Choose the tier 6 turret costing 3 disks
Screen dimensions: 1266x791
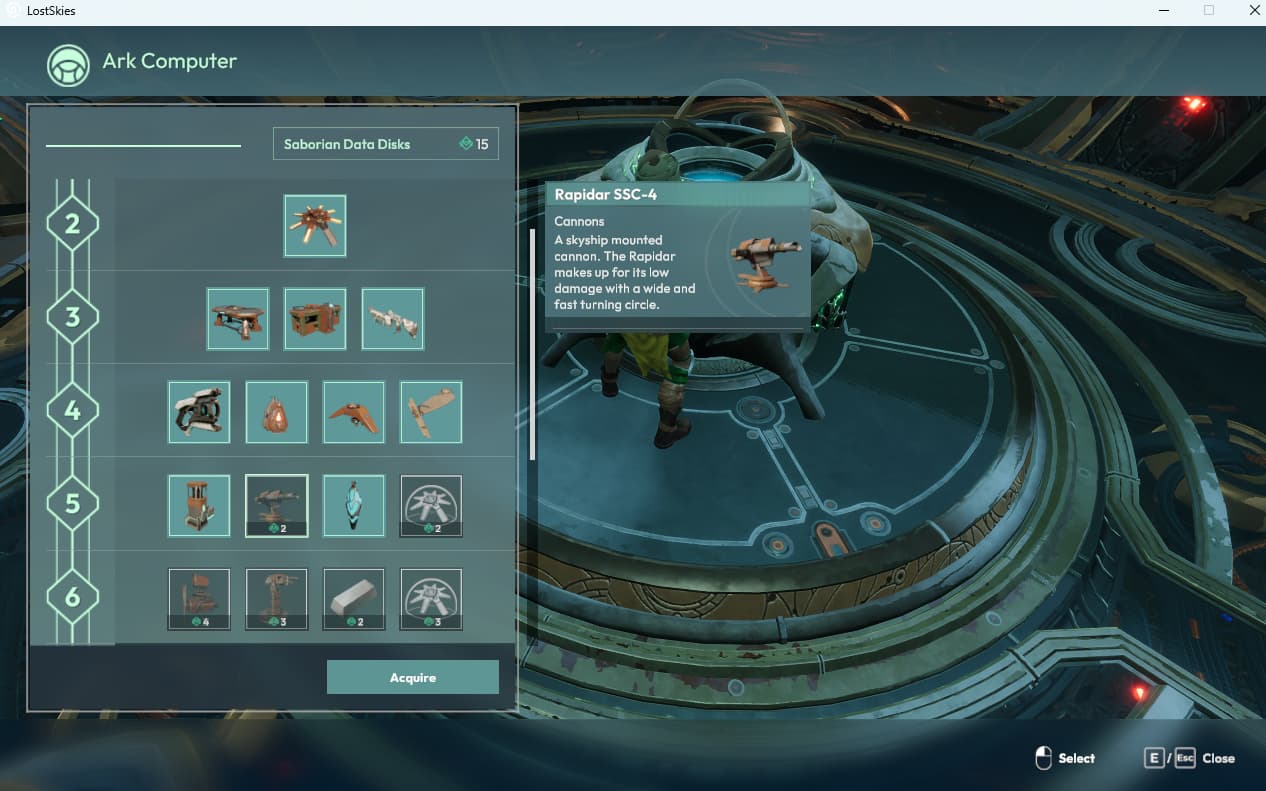pos(277,599)
